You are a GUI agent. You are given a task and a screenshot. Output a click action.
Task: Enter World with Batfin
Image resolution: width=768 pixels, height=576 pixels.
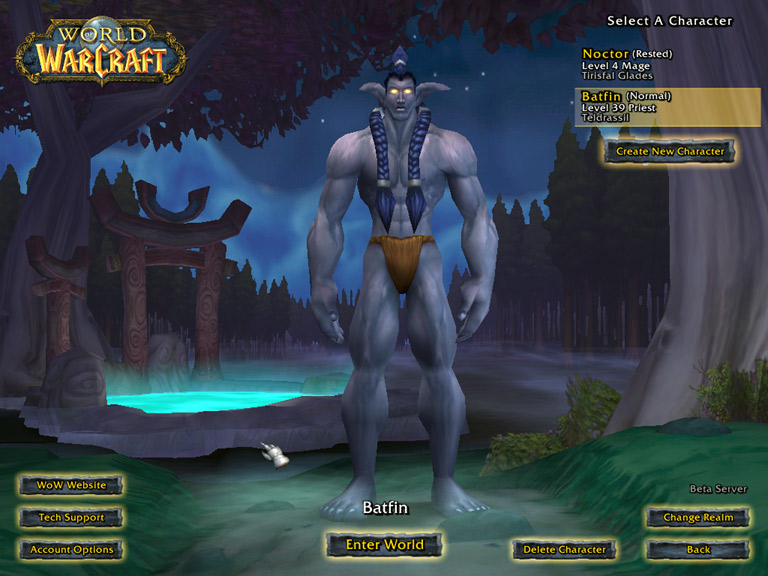point(384,545)
